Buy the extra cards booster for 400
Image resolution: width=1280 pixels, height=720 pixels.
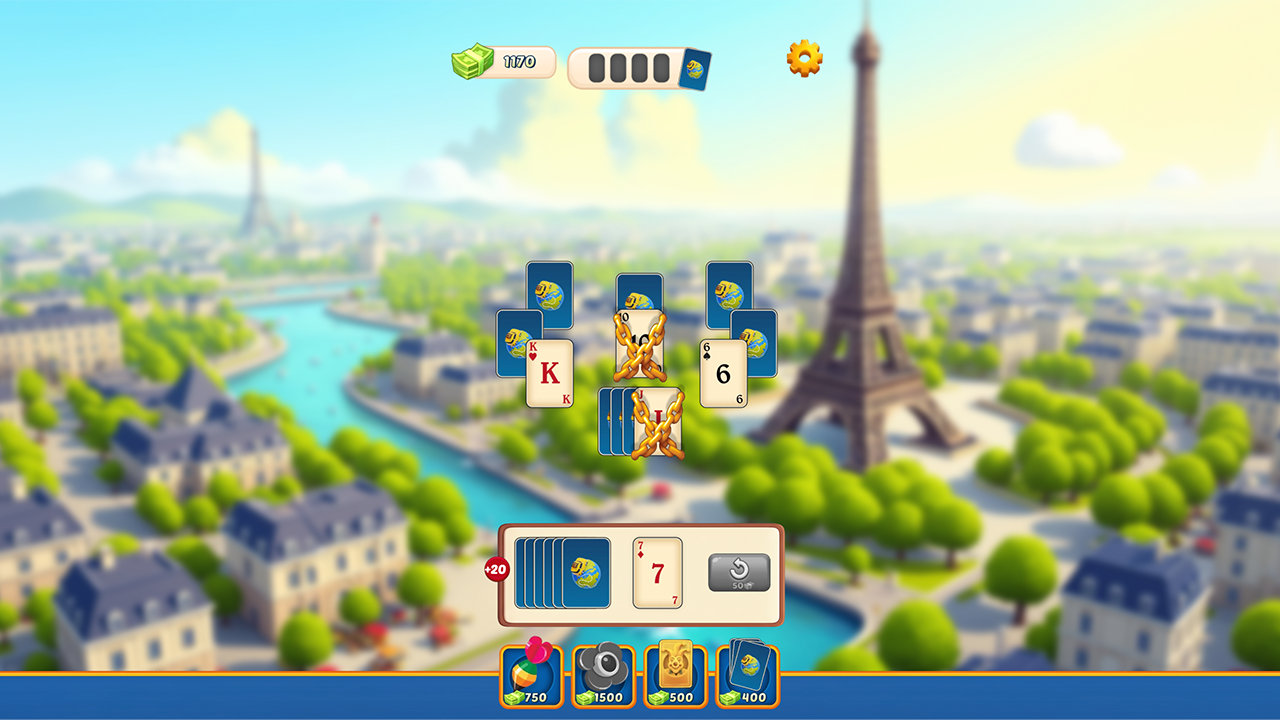point(747,676)
